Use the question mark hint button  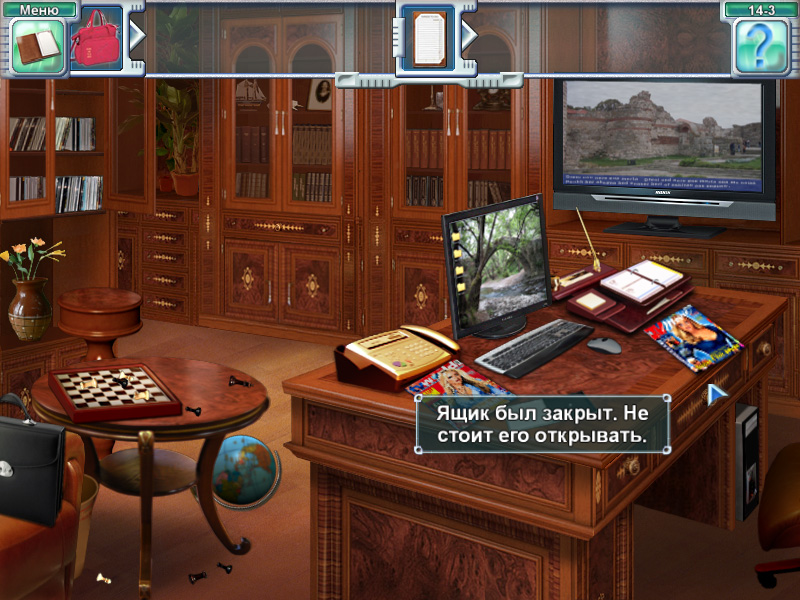point(761,46)
